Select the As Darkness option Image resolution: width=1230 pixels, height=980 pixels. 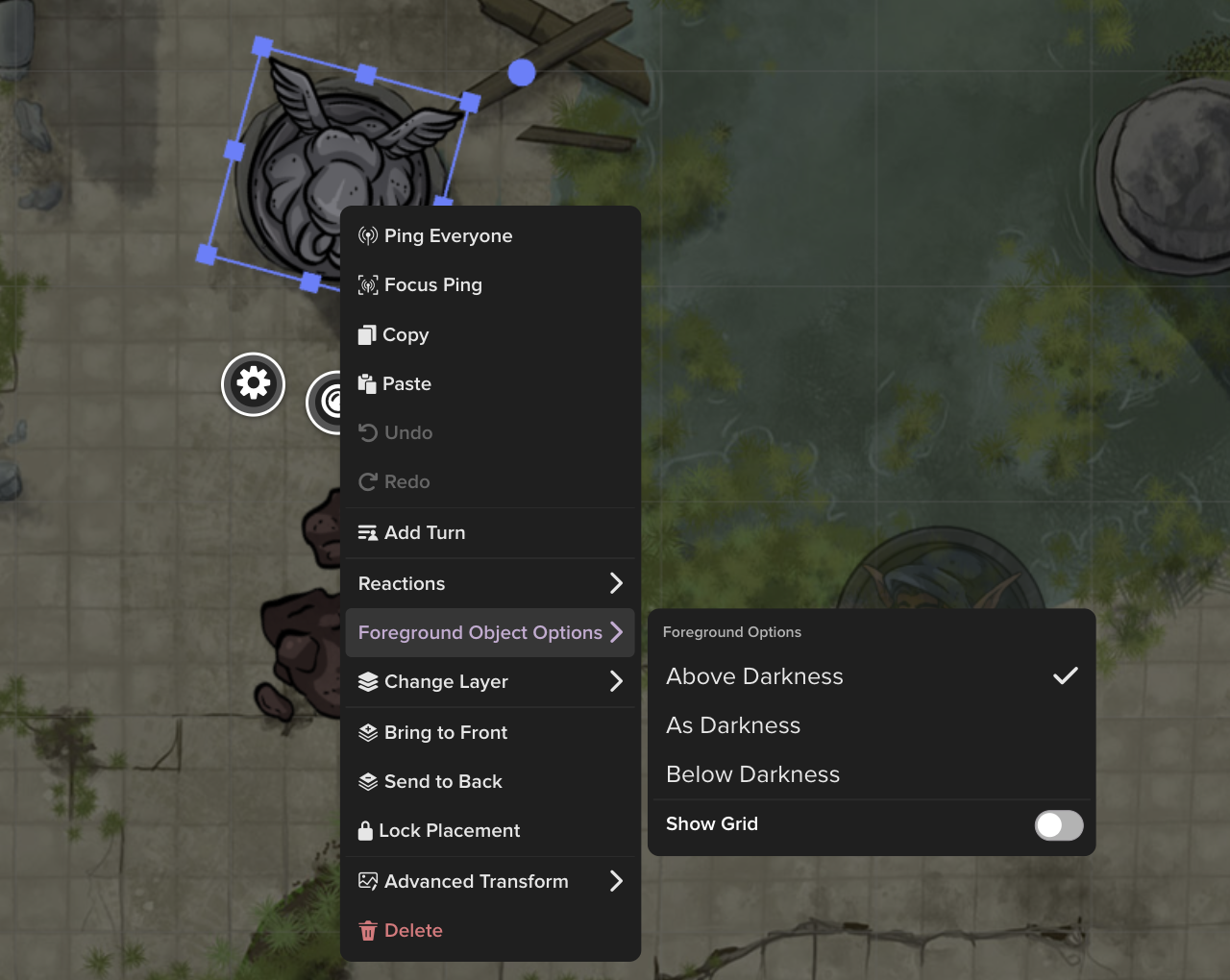(733, 725)
